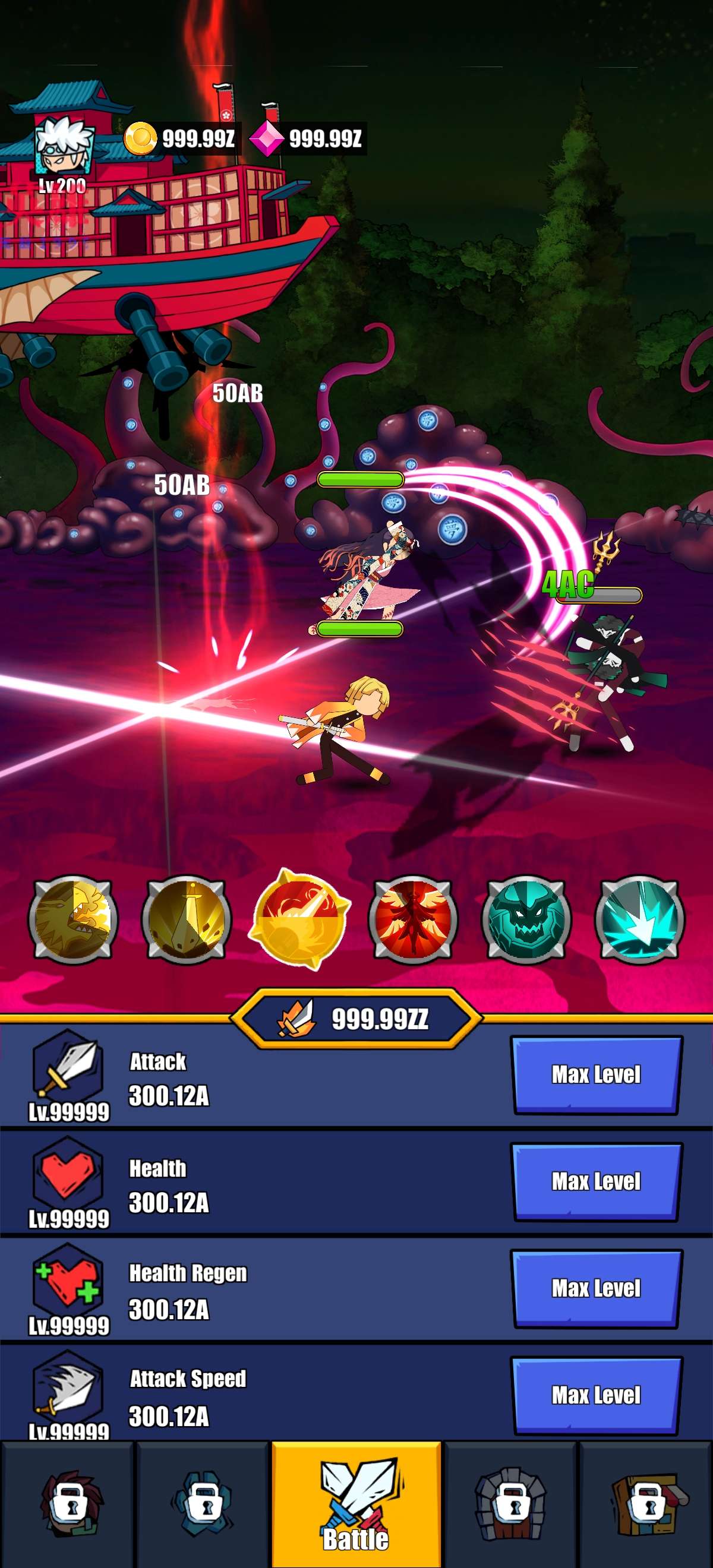The width and height of the screenshot is (713, 1568).
Task: Use the cyan lightning arrow skill
Action: [639, 919]
